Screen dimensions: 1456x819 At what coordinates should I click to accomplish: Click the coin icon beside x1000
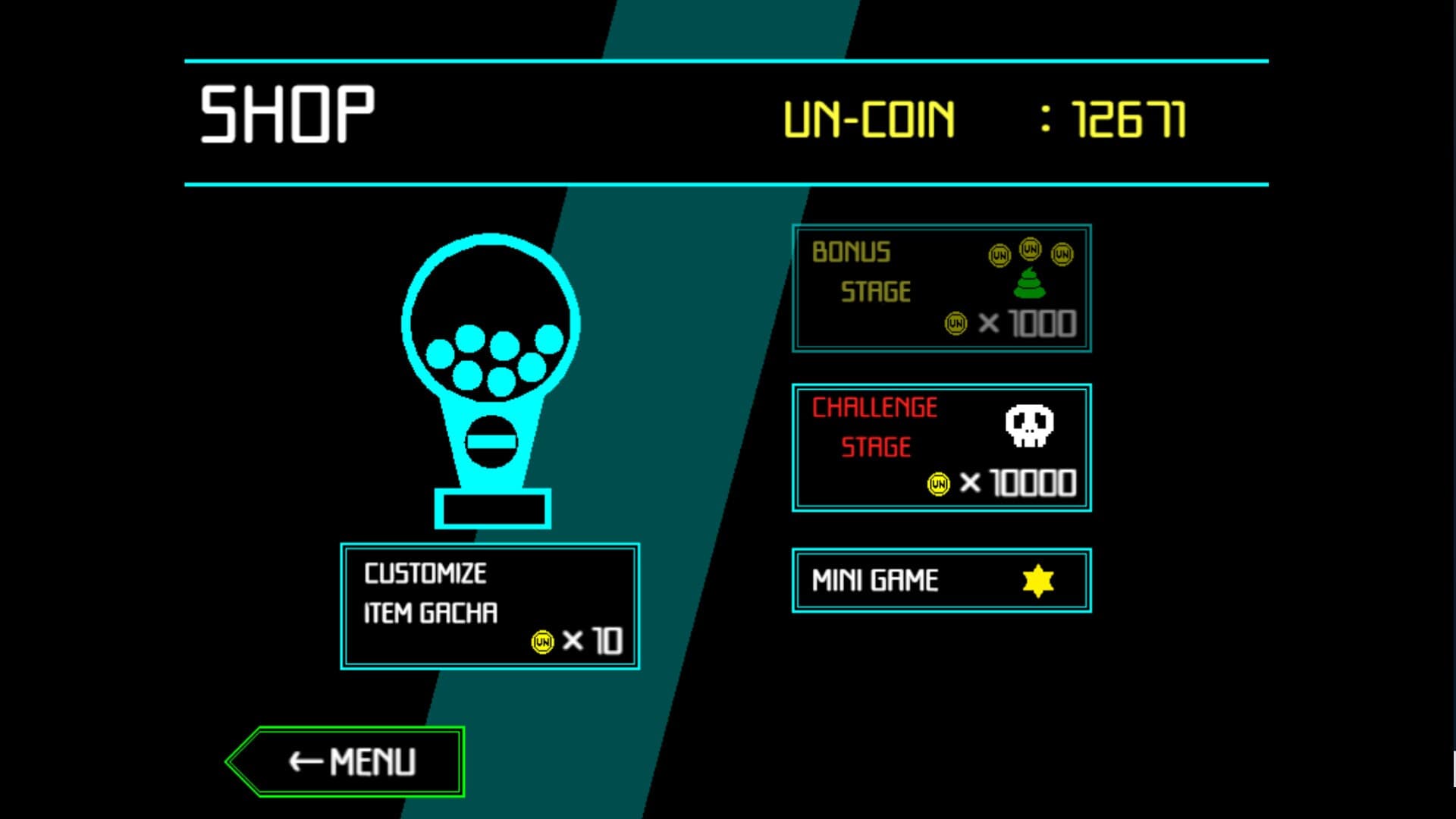954,322
